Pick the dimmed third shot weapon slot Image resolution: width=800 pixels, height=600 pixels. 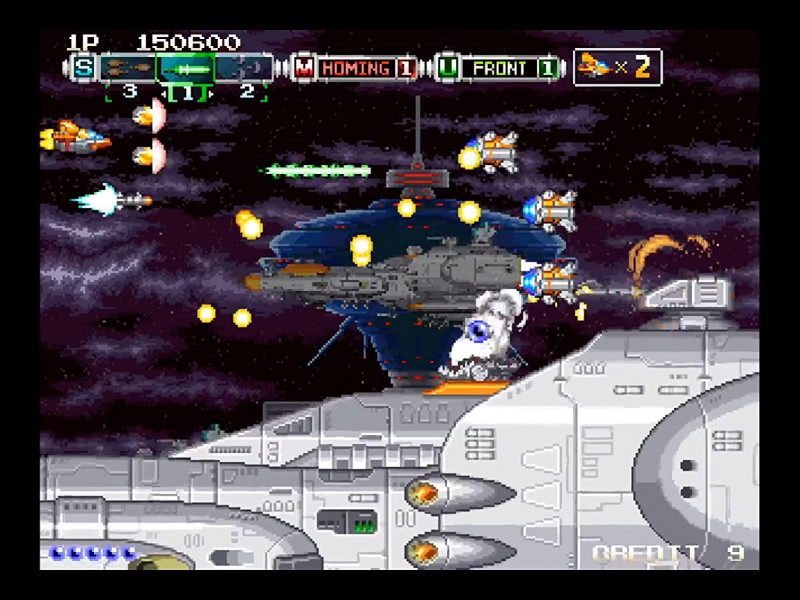click(245, 68)
